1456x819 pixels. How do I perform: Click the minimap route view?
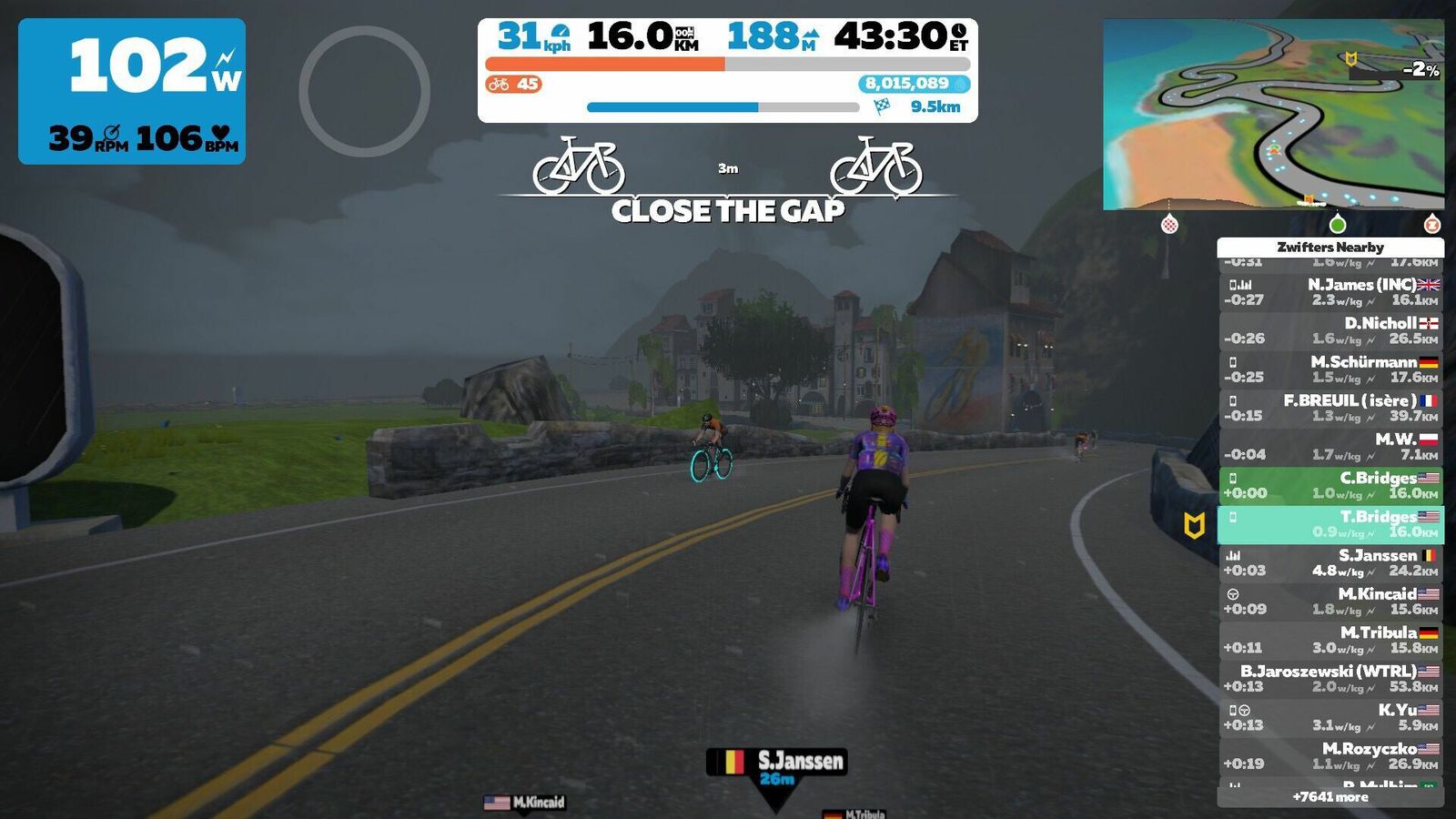(x=1272, y=115)
